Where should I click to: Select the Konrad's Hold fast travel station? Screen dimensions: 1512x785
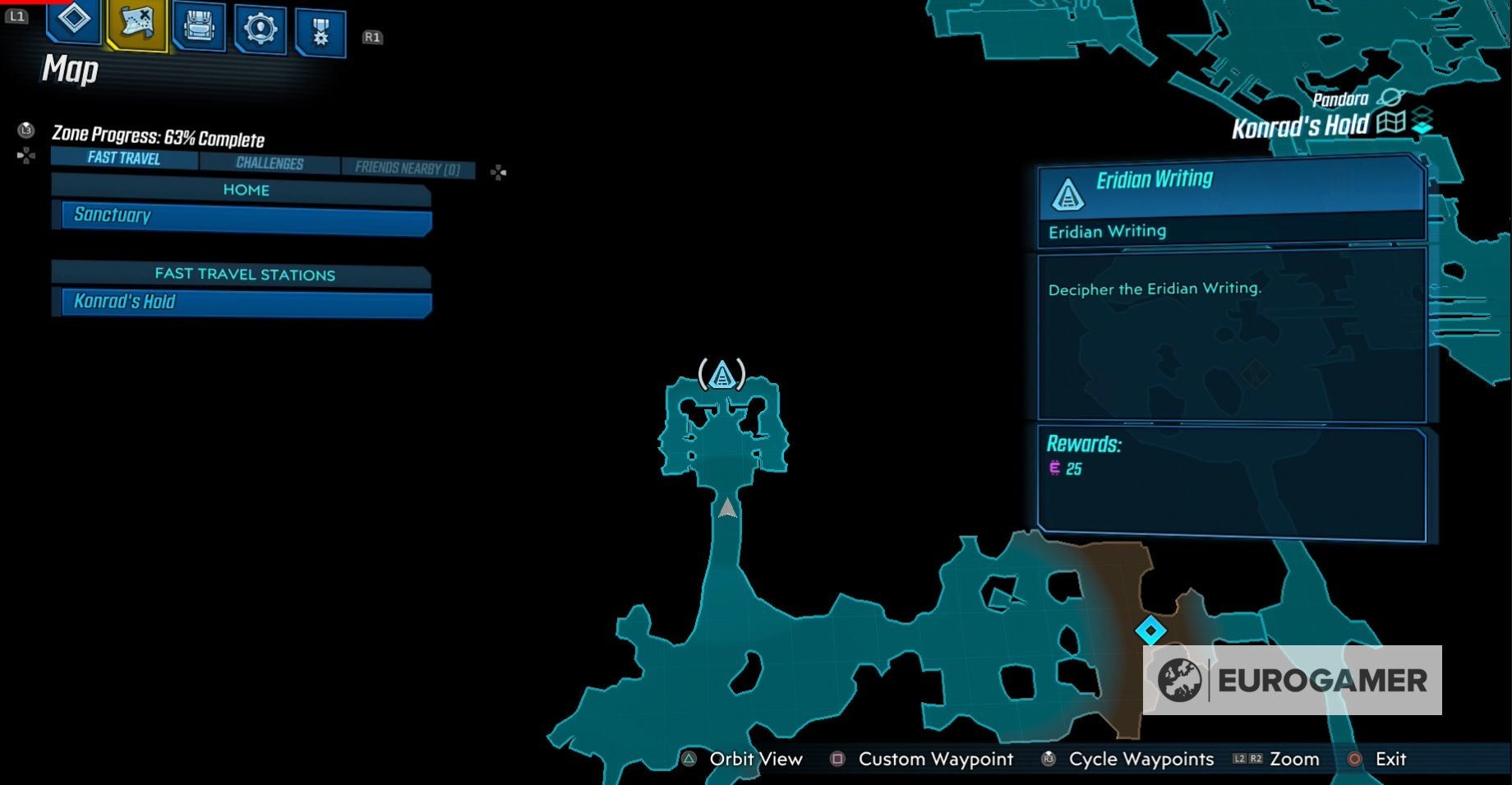[241, 302]
